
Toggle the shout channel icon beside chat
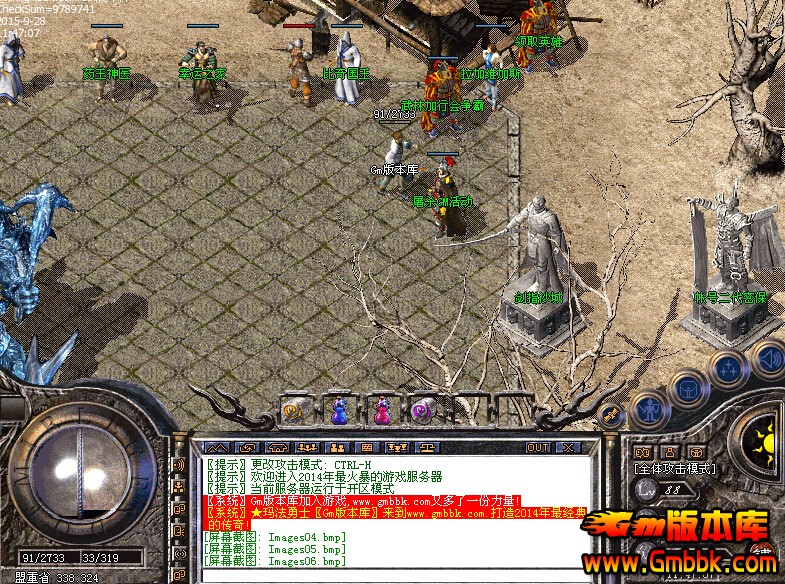click(180, 465)
